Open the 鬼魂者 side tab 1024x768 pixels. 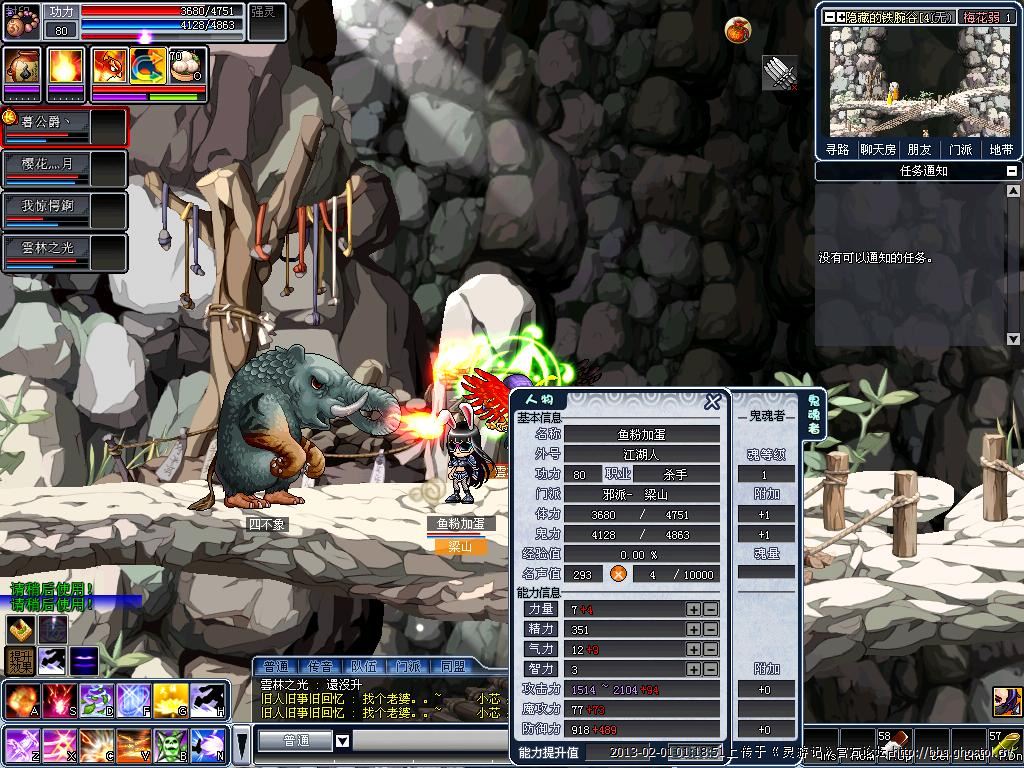(813, 414)
